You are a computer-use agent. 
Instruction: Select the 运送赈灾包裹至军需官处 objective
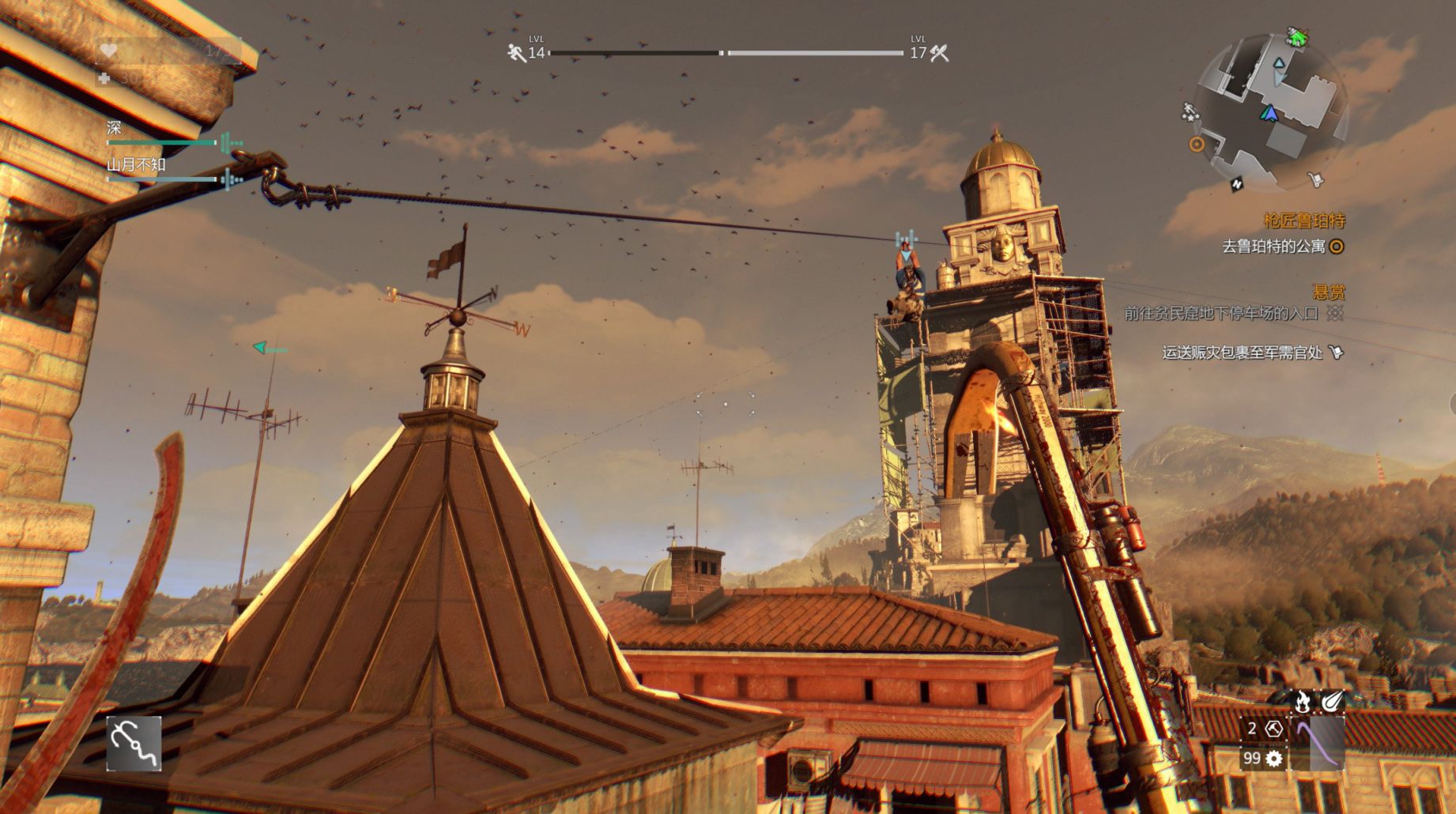(1242, 352)
